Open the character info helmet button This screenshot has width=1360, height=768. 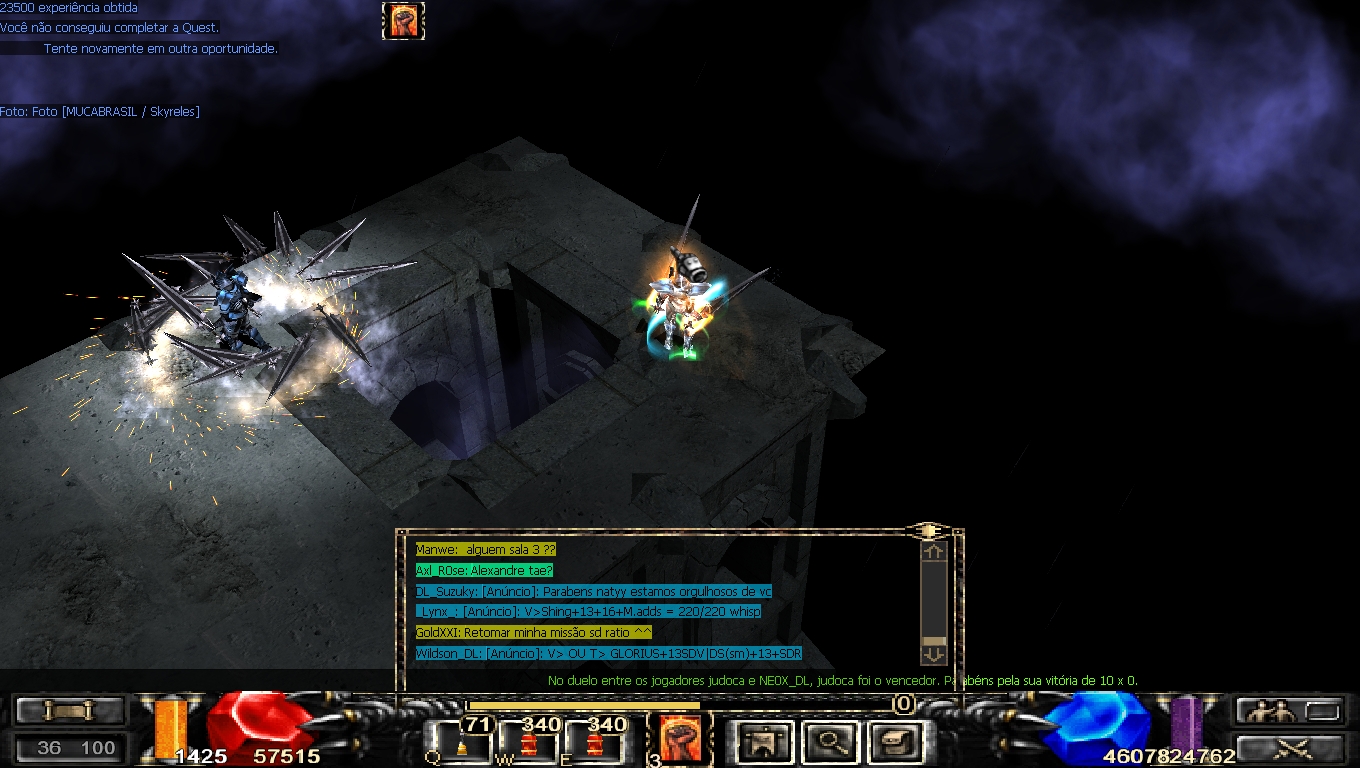(x=765, y=742)
